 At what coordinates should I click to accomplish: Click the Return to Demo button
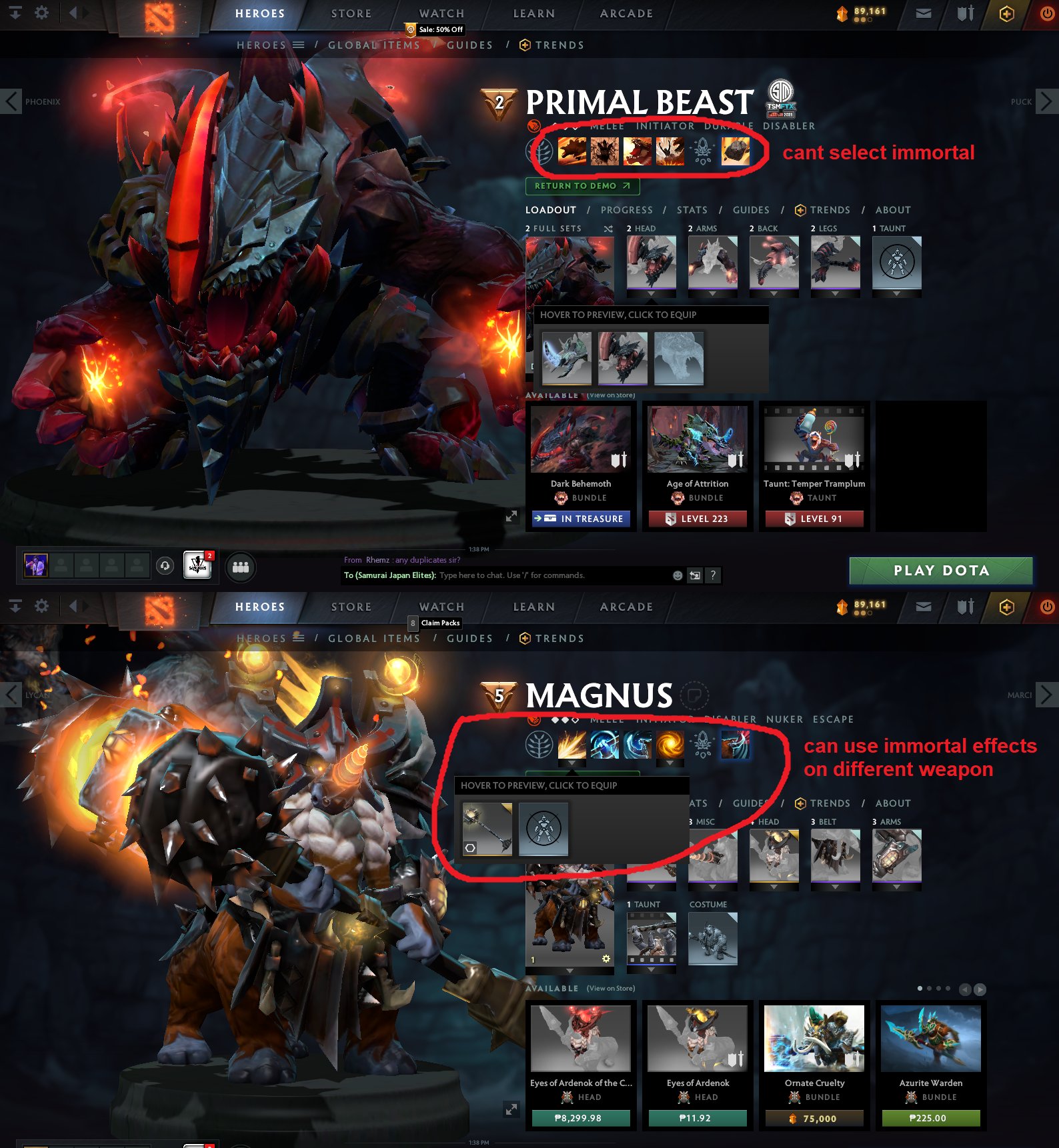(x=582, y=186)
